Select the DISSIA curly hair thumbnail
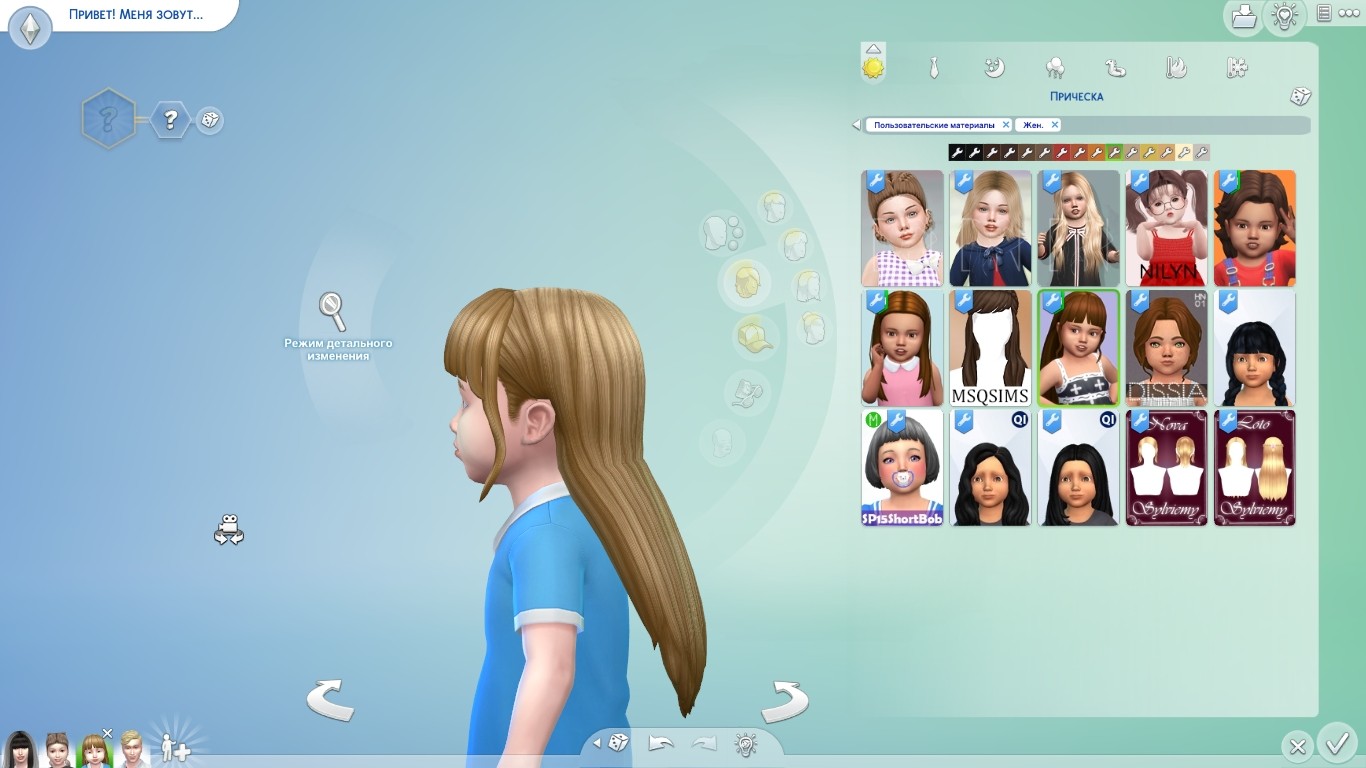The image size is (1366, 768). pos(1166,348)
